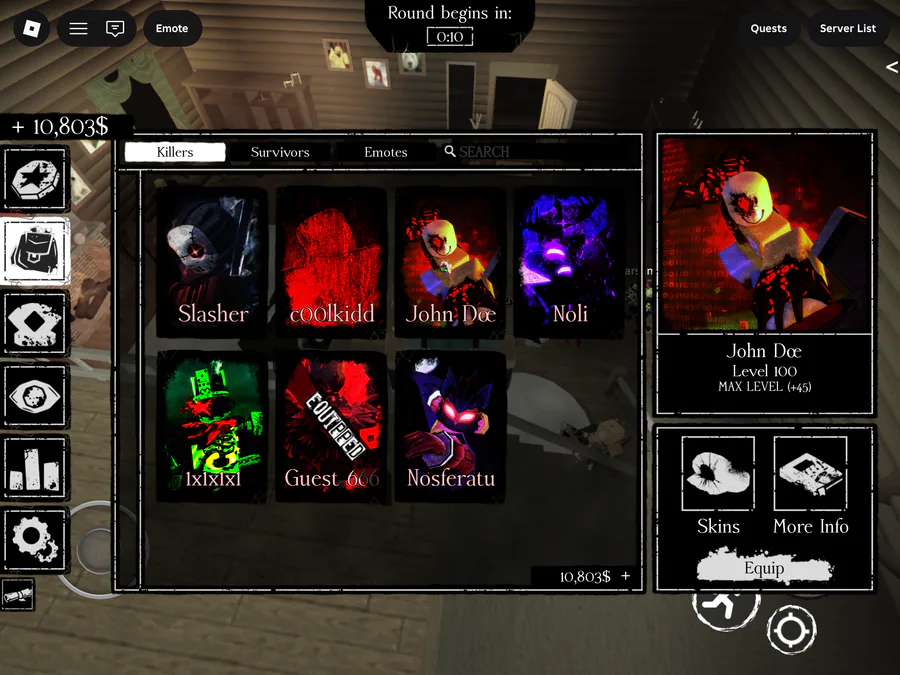Select the Killers tab

point(175,152)
